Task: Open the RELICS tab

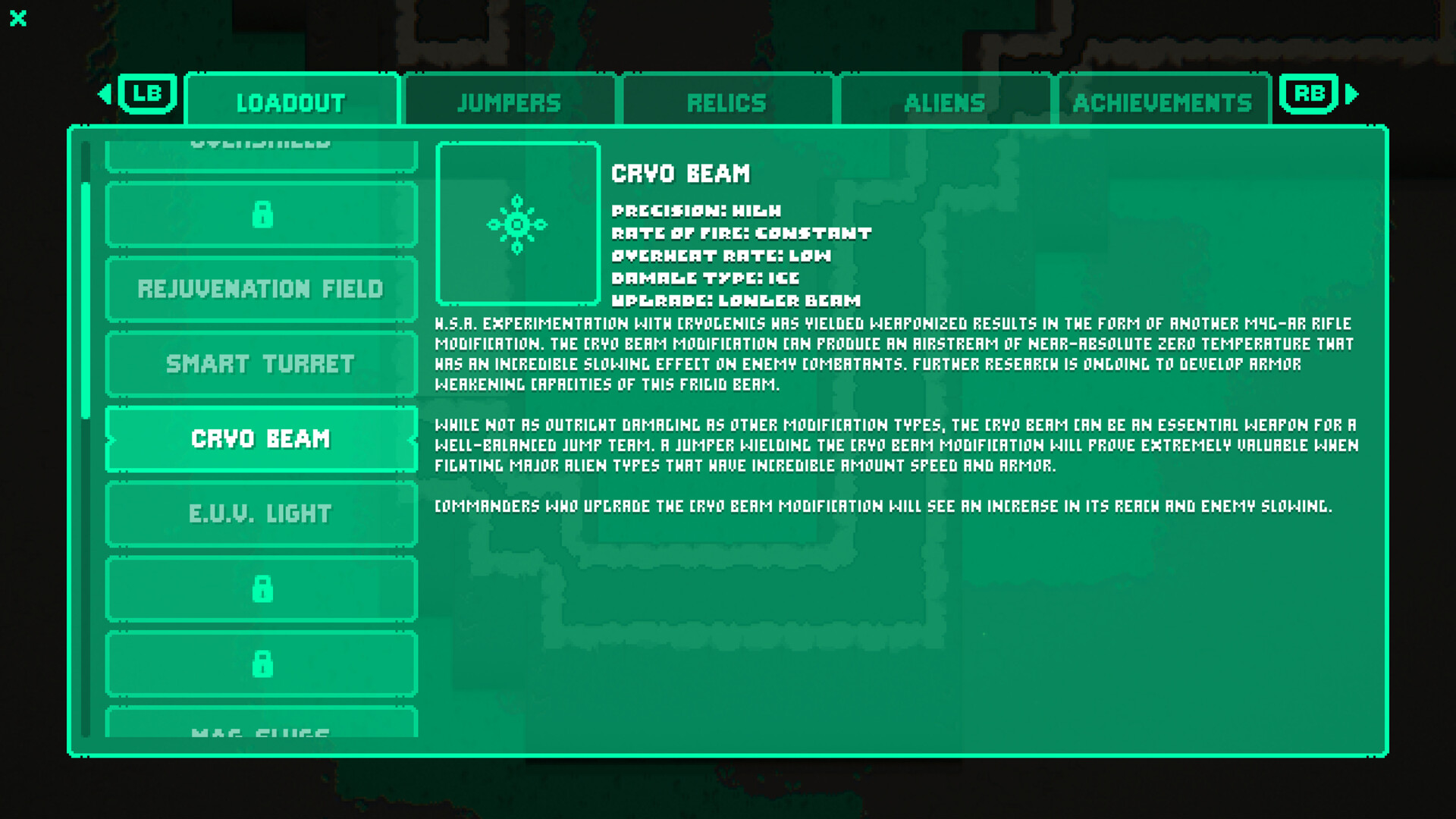Action: (x=726, y=102)
